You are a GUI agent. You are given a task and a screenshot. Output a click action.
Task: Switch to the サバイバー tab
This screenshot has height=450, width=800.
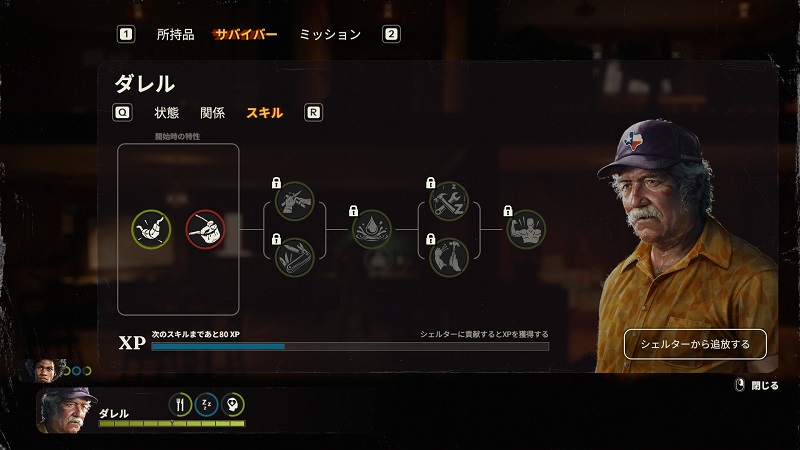(245, 34)
